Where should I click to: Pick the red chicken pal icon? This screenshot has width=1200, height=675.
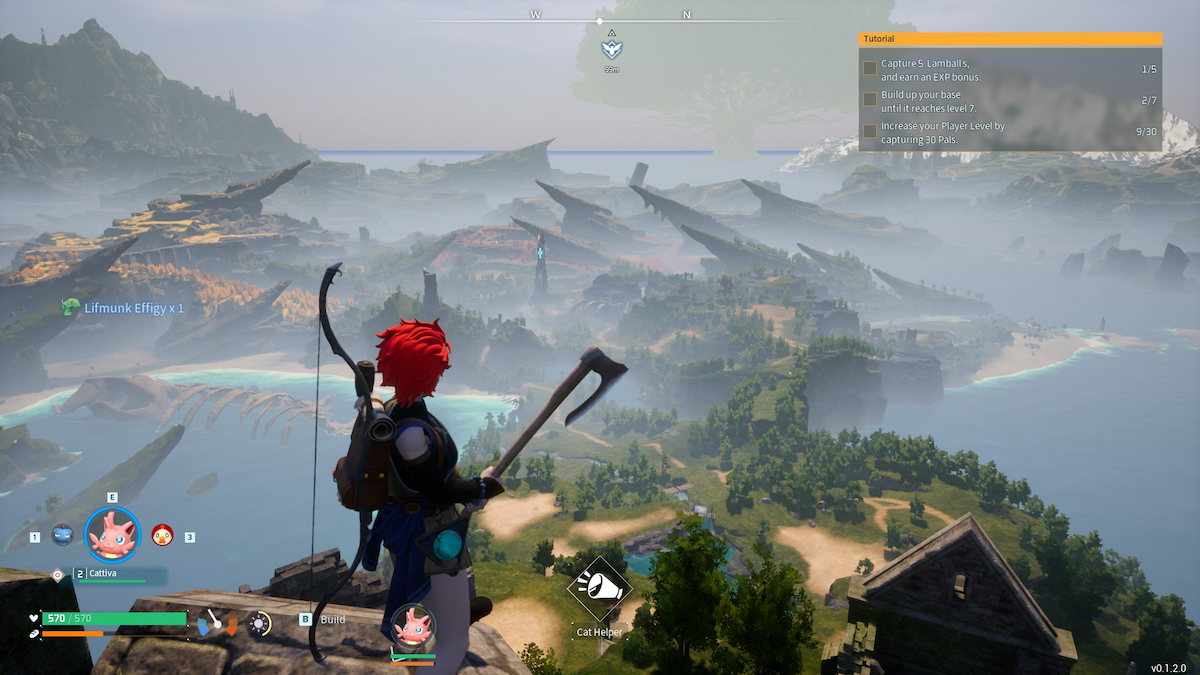pyautogui.click(x=162, y=536)
